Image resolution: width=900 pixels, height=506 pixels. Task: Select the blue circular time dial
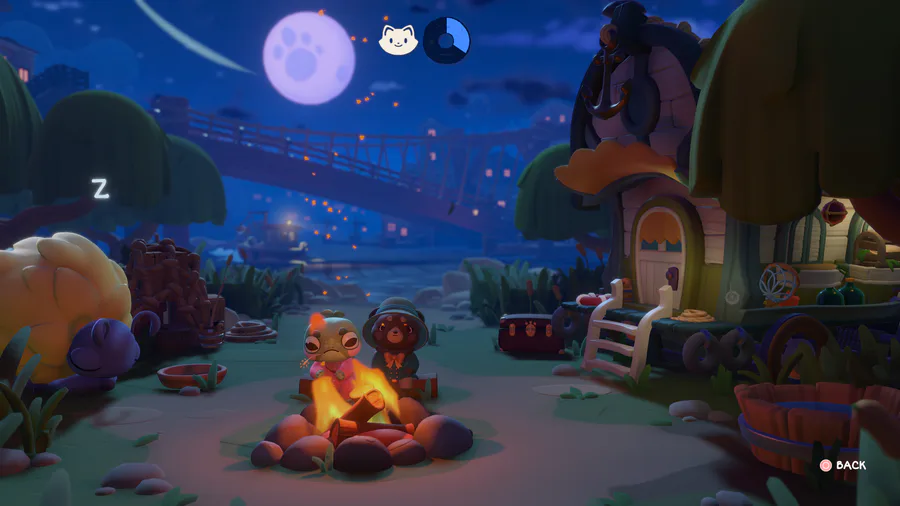(446, 40)
